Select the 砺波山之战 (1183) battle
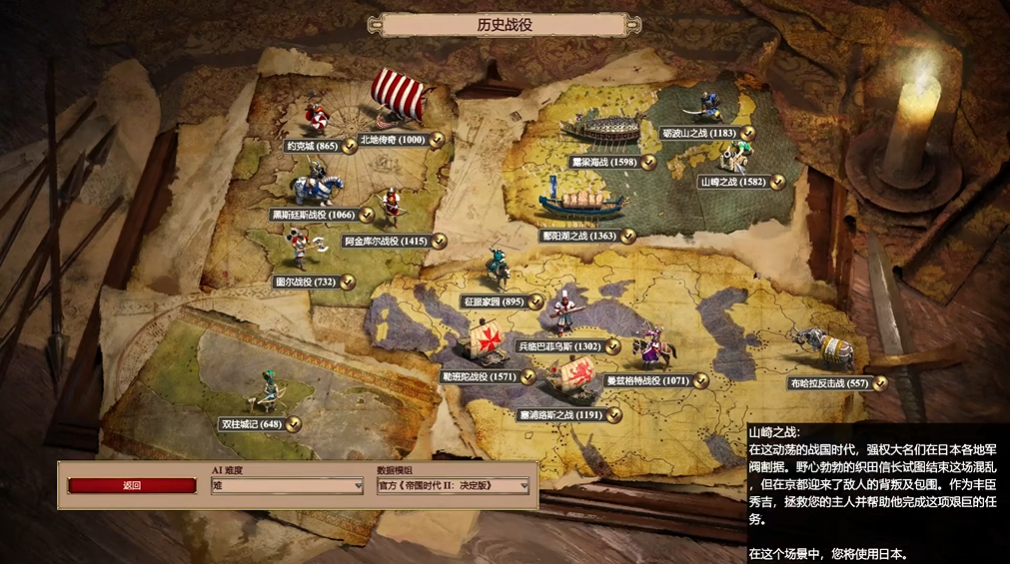The height and width of the screenshot is (564, 1010). pos(706,133)
